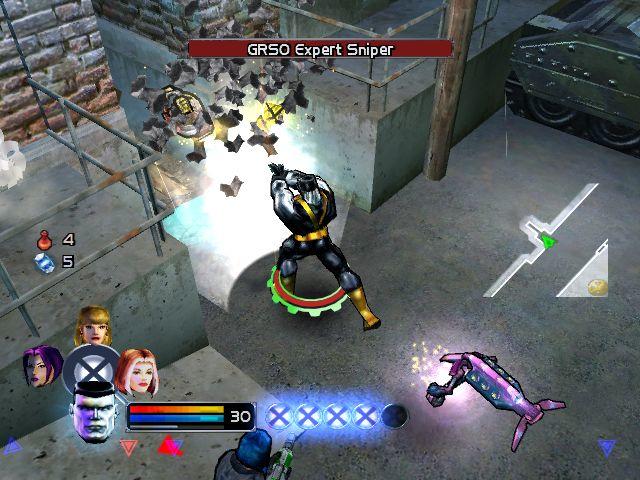Use the blue energy pack icon
Viewport: 640px width, 480px height.
tap(44, 262)
